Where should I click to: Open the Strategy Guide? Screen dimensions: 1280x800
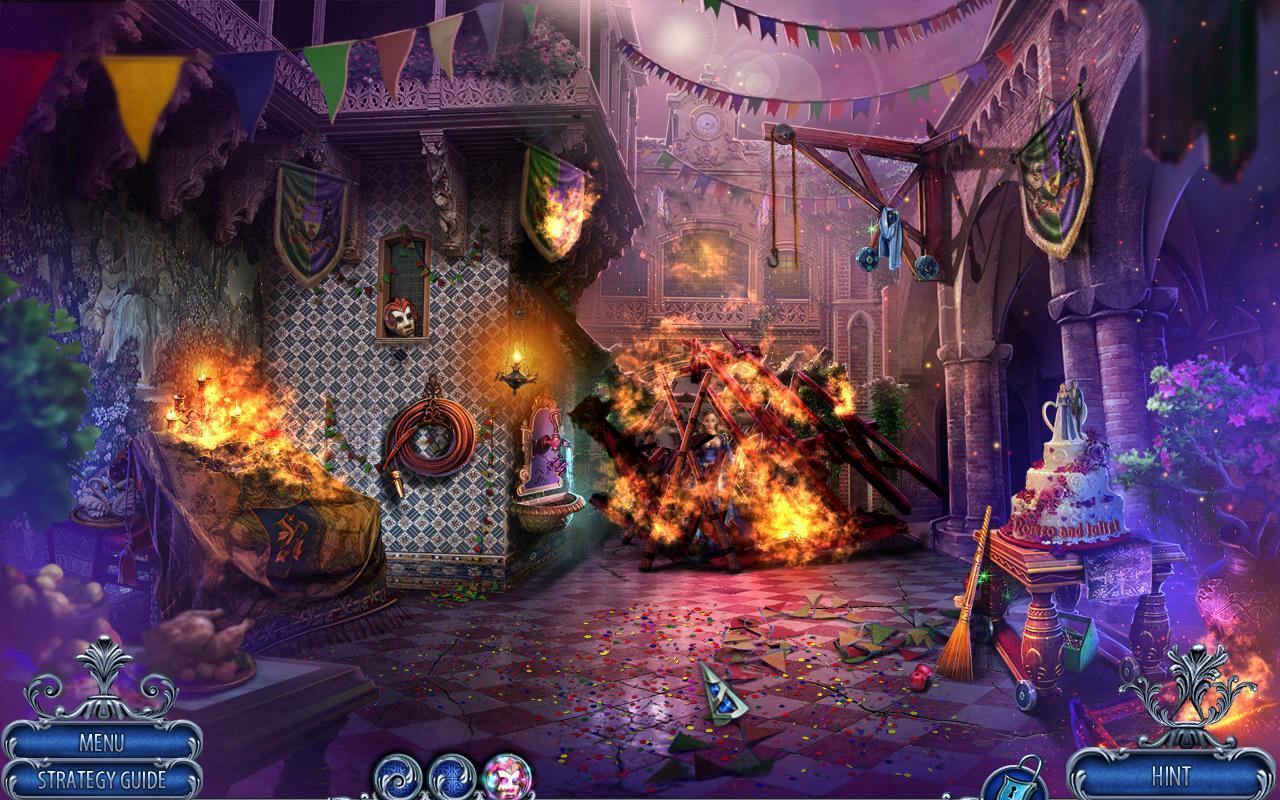coord(101,779)
